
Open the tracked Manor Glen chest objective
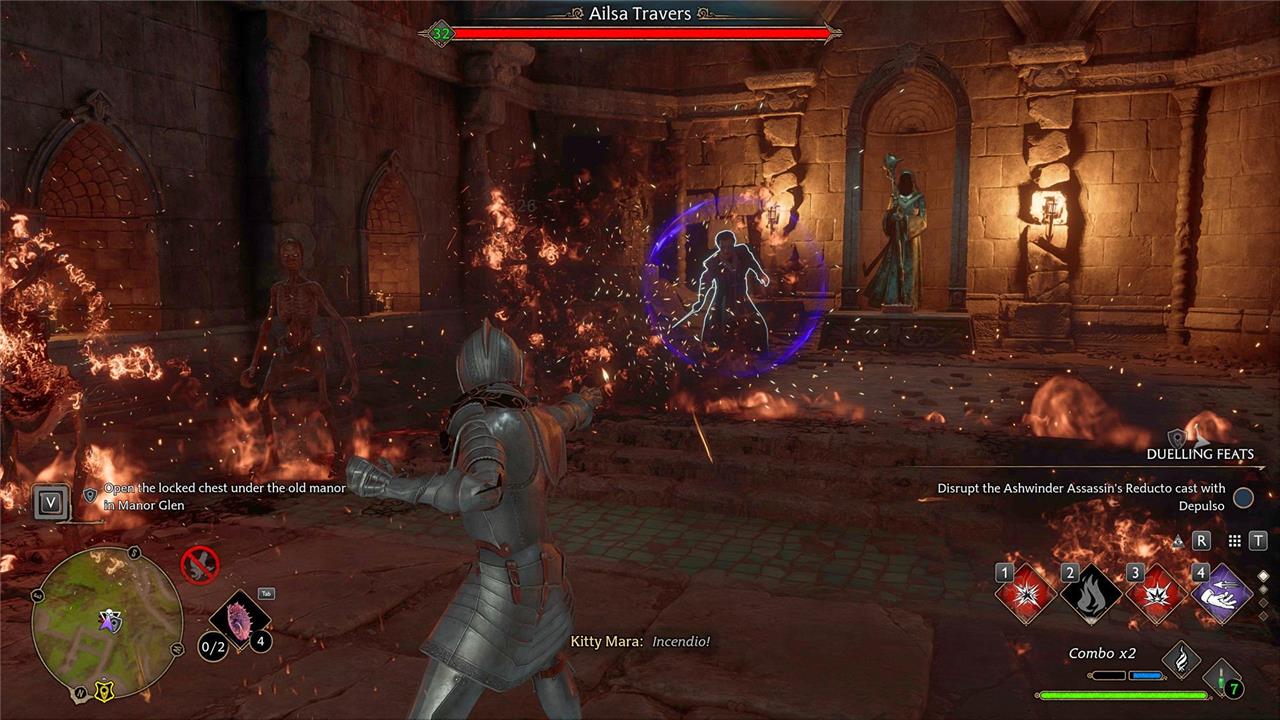pyautogui.click(x=227, y=496)
